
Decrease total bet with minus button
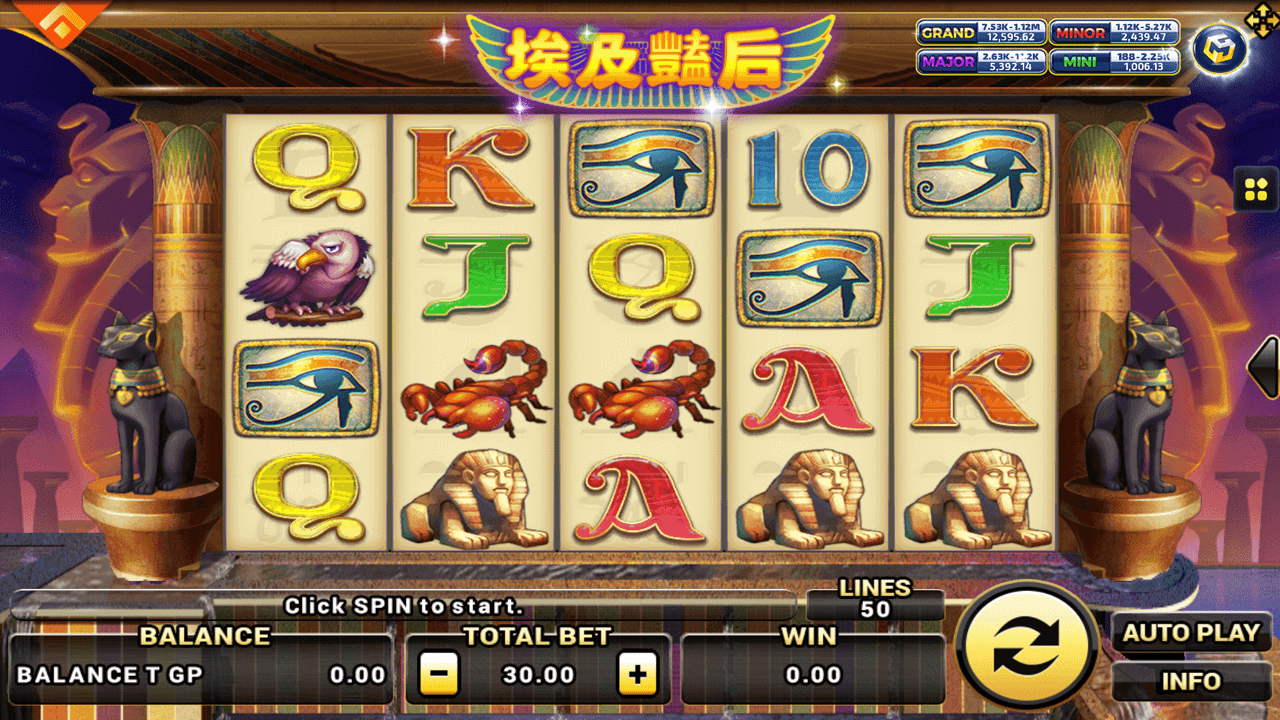click(438, 675)
